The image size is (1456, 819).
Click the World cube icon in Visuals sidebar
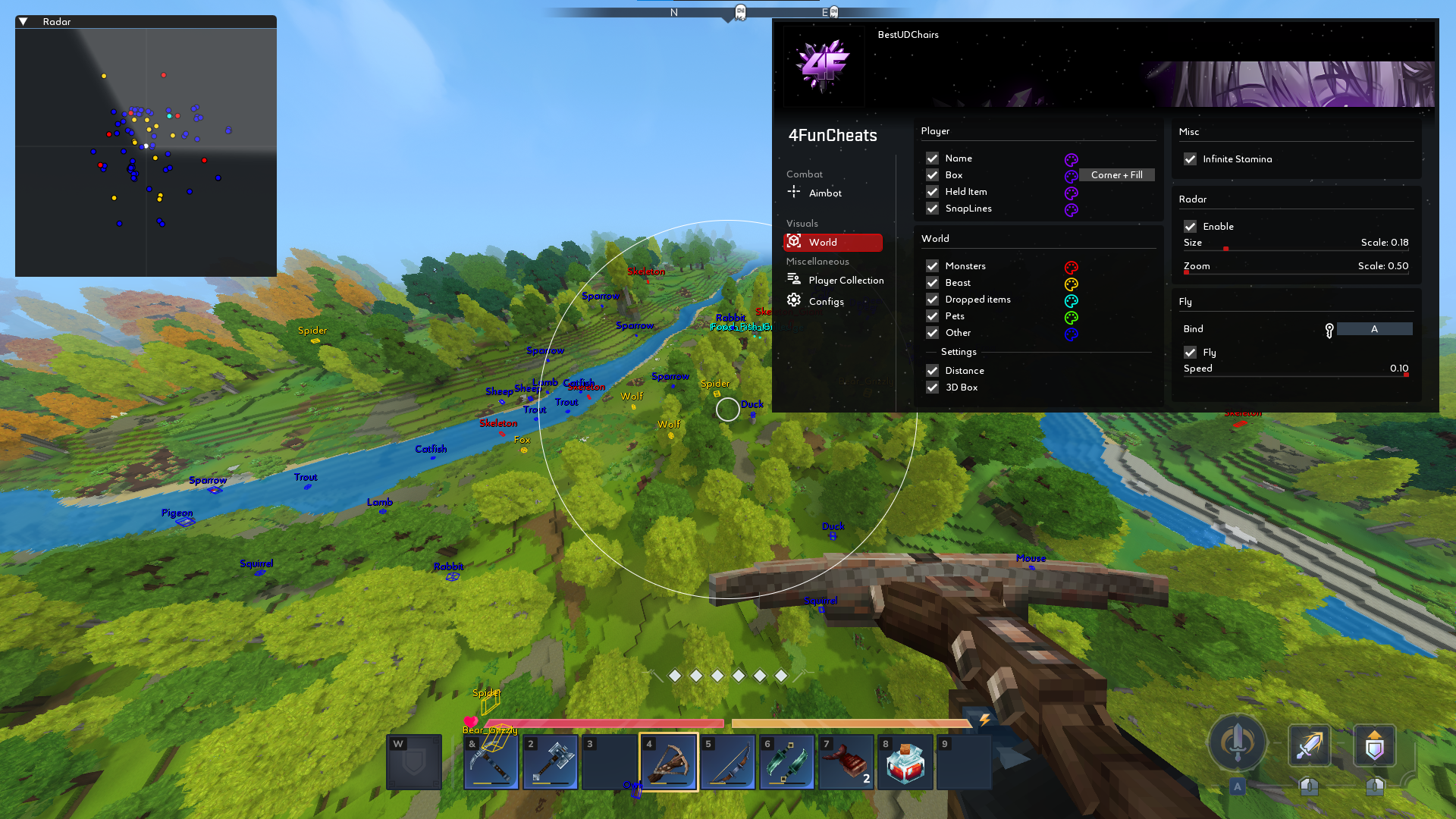(794, 241)
